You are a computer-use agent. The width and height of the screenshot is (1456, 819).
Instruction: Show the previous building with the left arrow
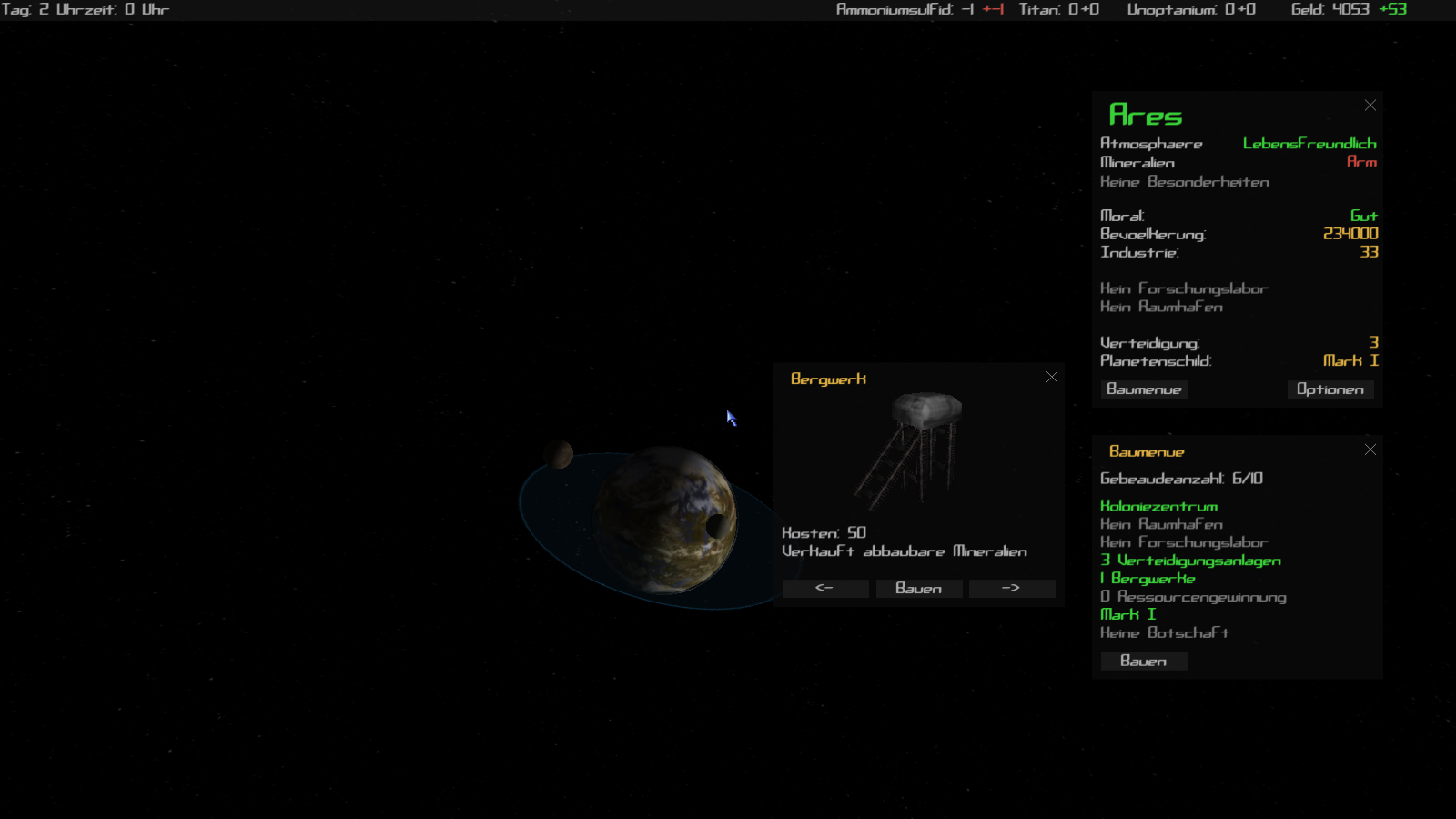coord(824,589)
